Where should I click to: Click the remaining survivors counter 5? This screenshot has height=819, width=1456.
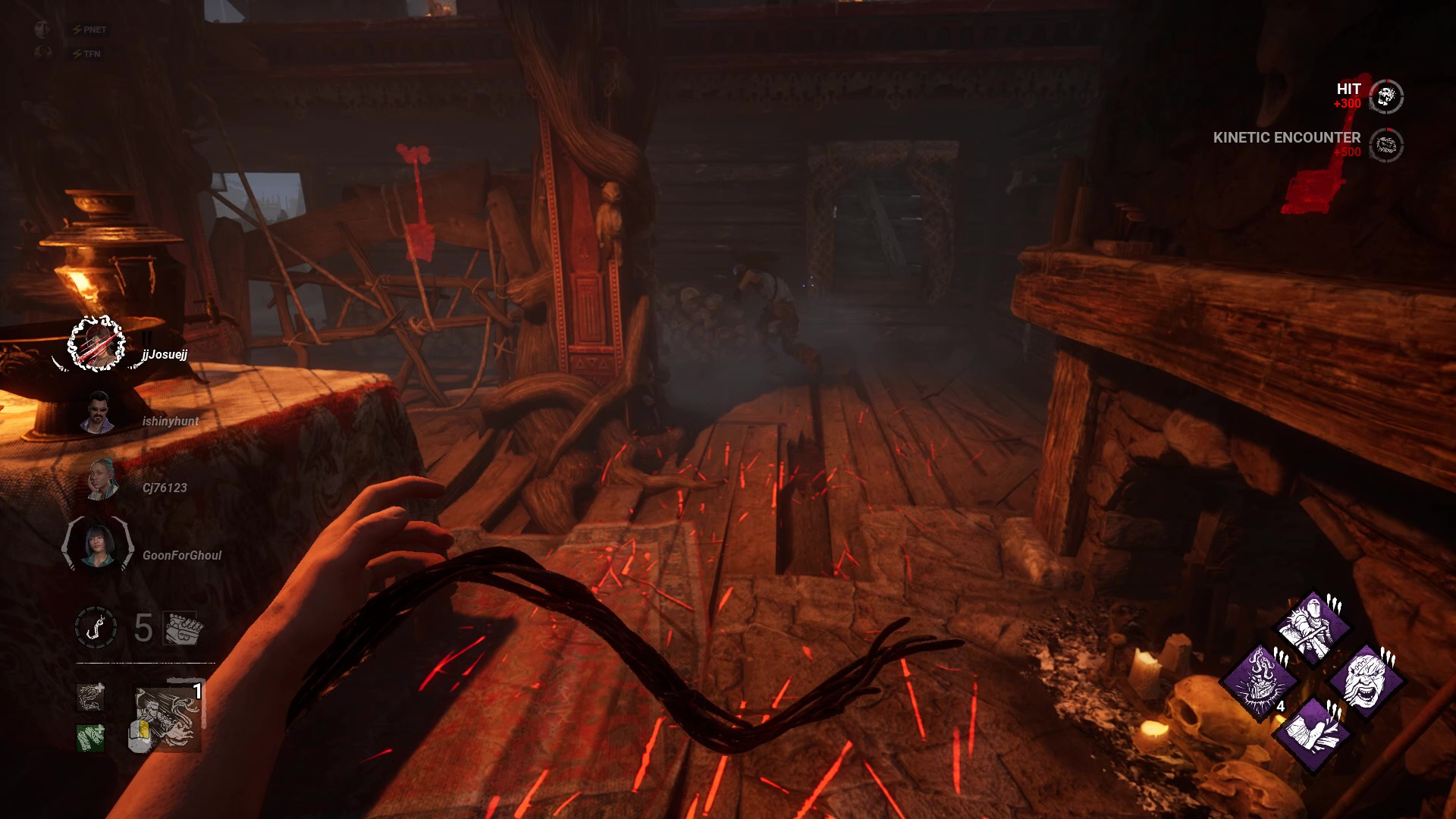pyautogui.click(x=143, y=627)
